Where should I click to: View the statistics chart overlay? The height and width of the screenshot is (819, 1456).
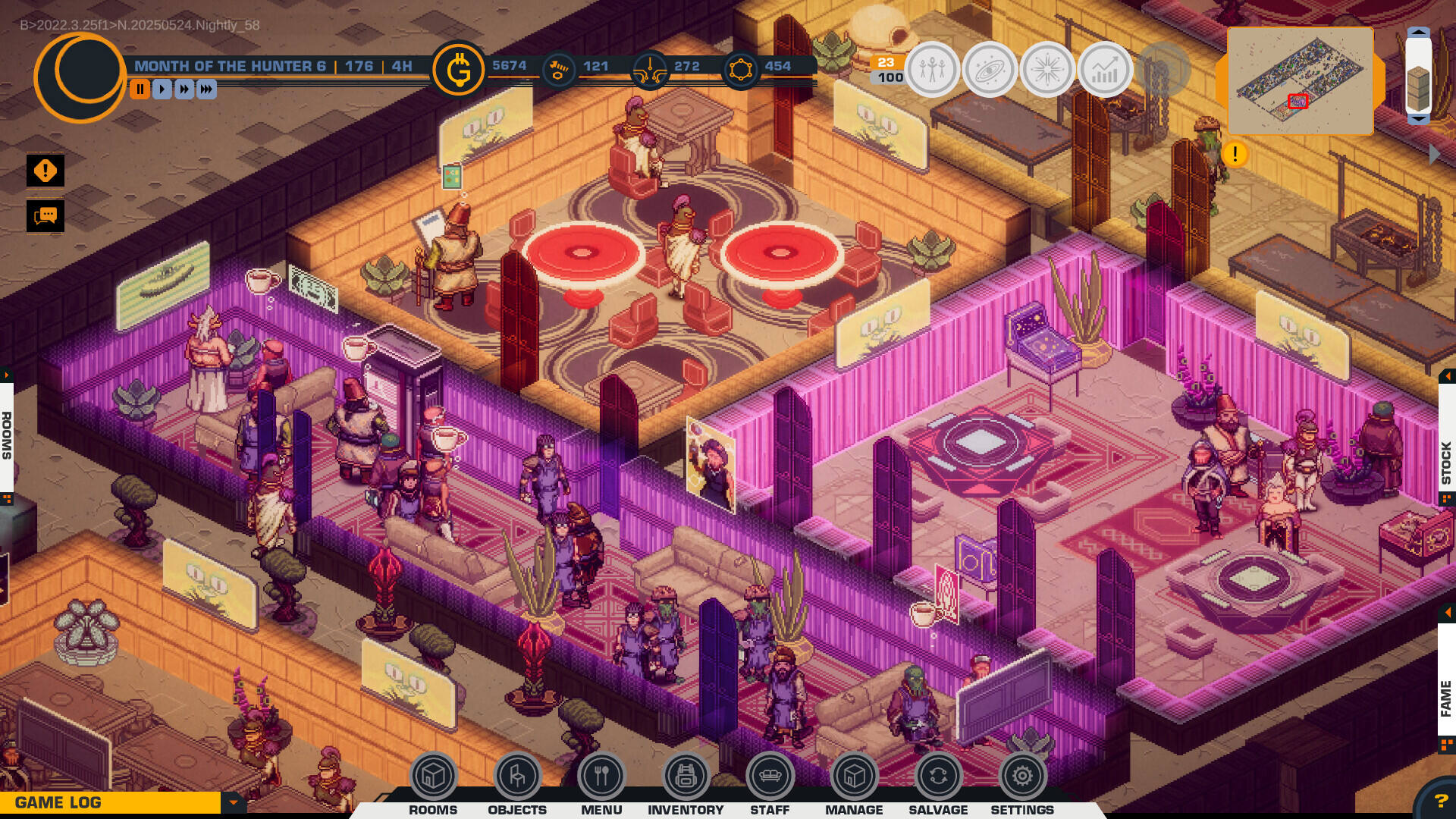[x=1103, y=69]
